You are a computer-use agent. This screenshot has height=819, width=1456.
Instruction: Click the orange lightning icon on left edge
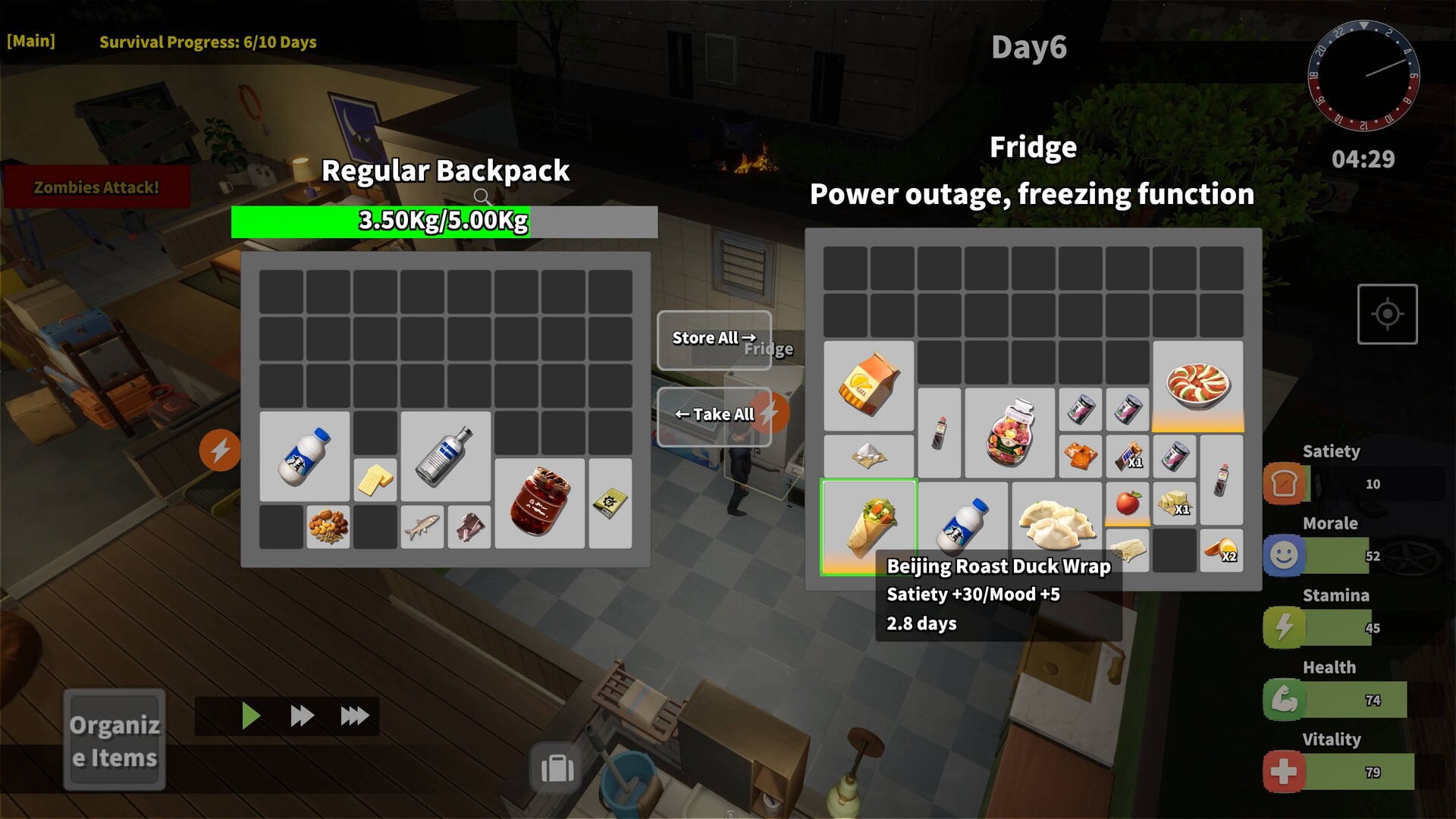[x=219, y=450]
